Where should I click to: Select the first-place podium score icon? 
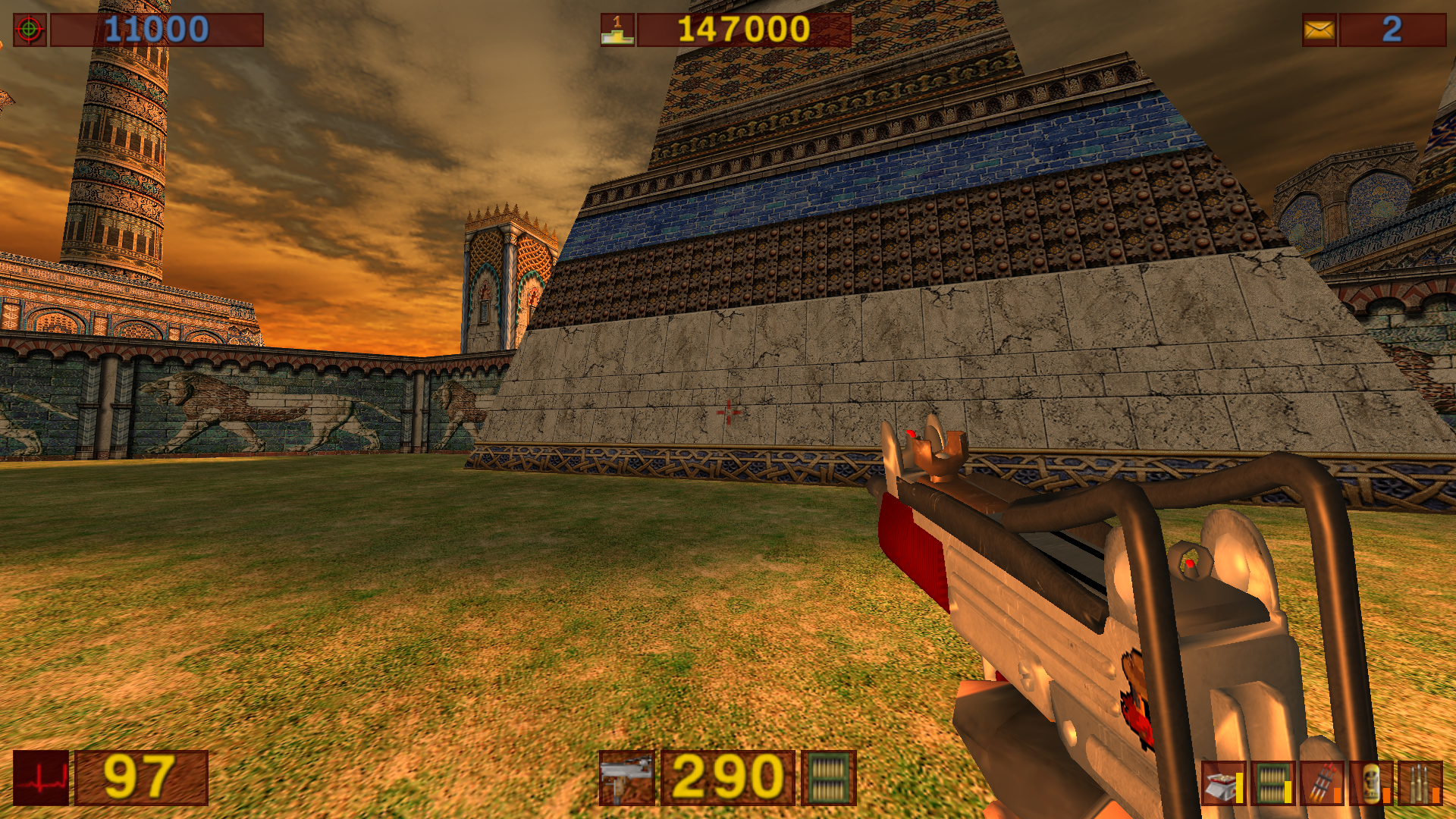tap(617, 30)
